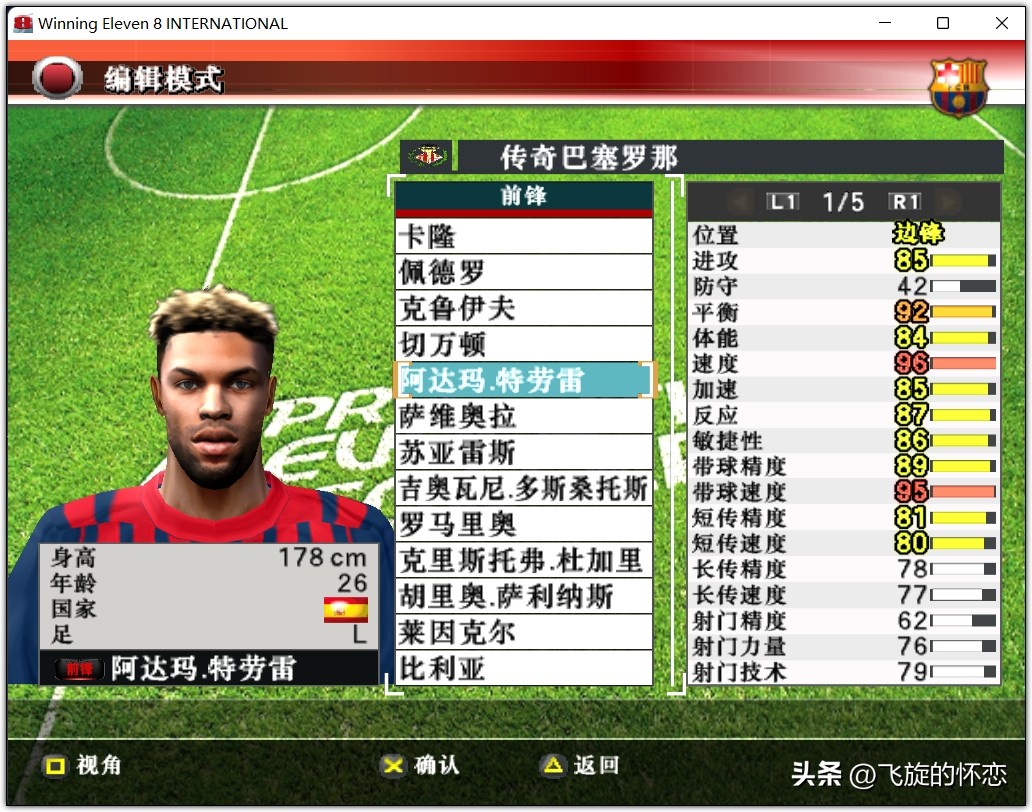Select 吉奥瓦尼.多斯桑托斯 in the list
Image resolution: width=1032 pixels, height=812 pixels.
[523, 488]
